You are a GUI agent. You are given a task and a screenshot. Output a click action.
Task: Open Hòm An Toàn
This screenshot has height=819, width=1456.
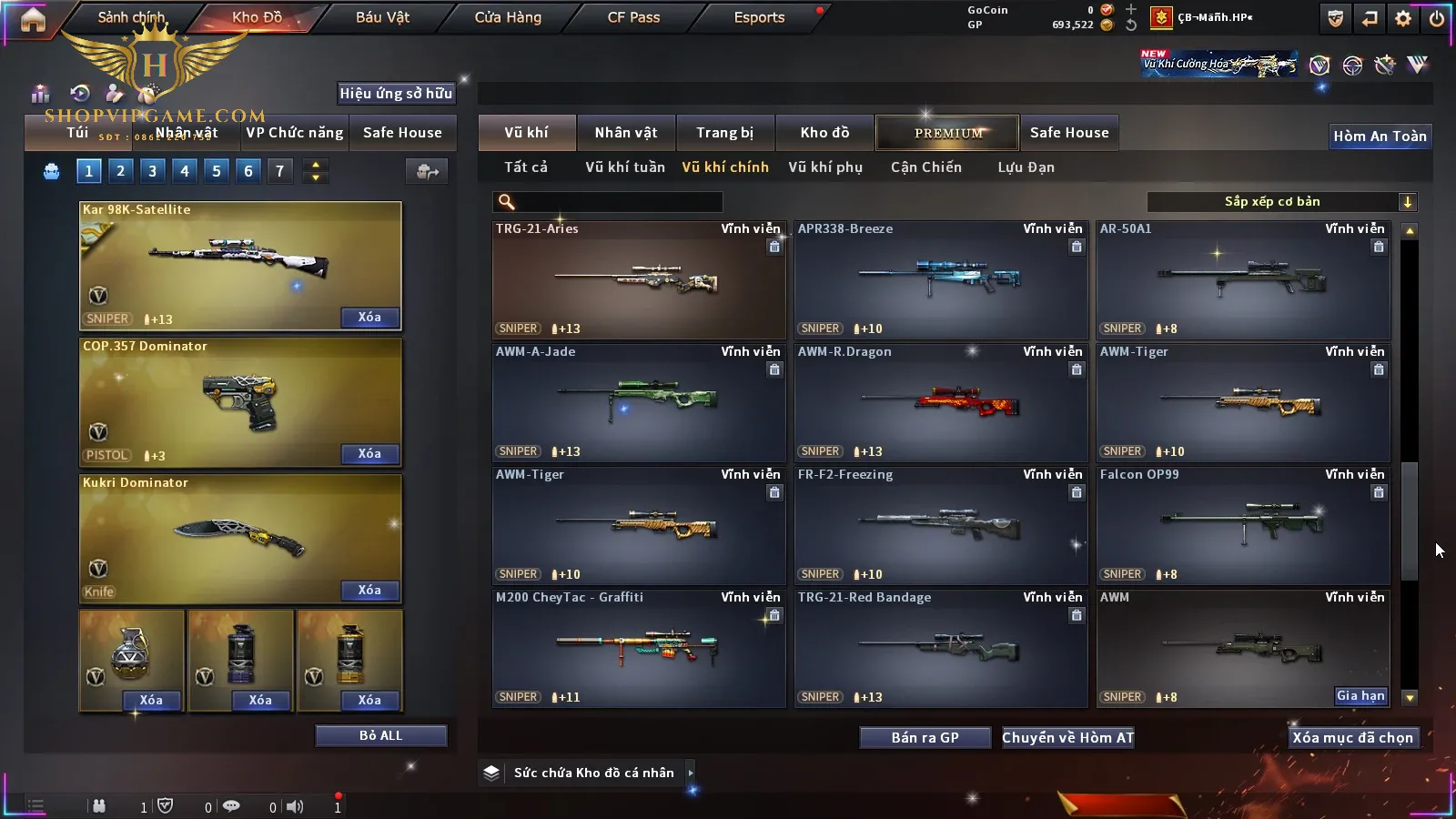coord(1380,136)
